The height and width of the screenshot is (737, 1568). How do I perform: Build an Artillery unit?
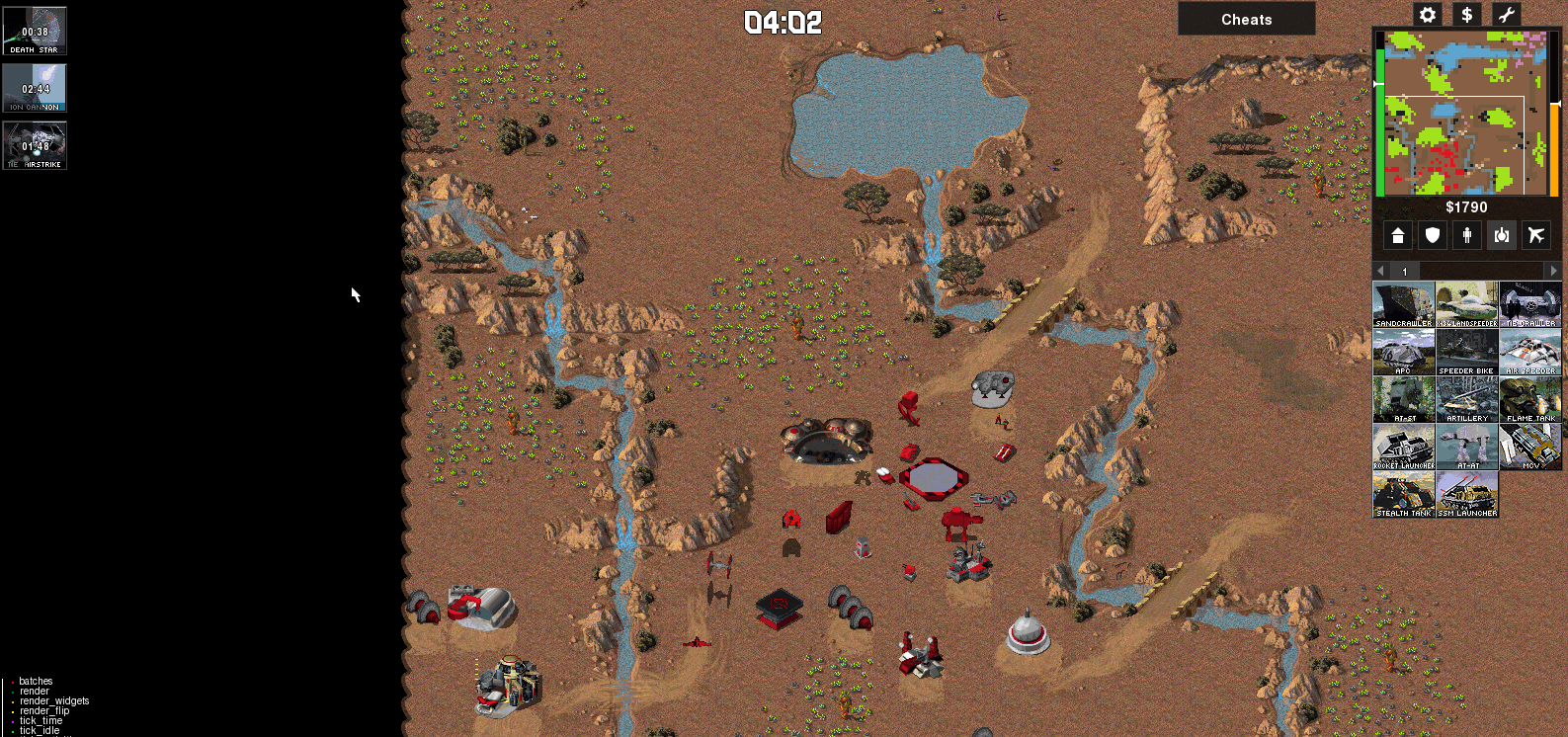pos(1467,399)
